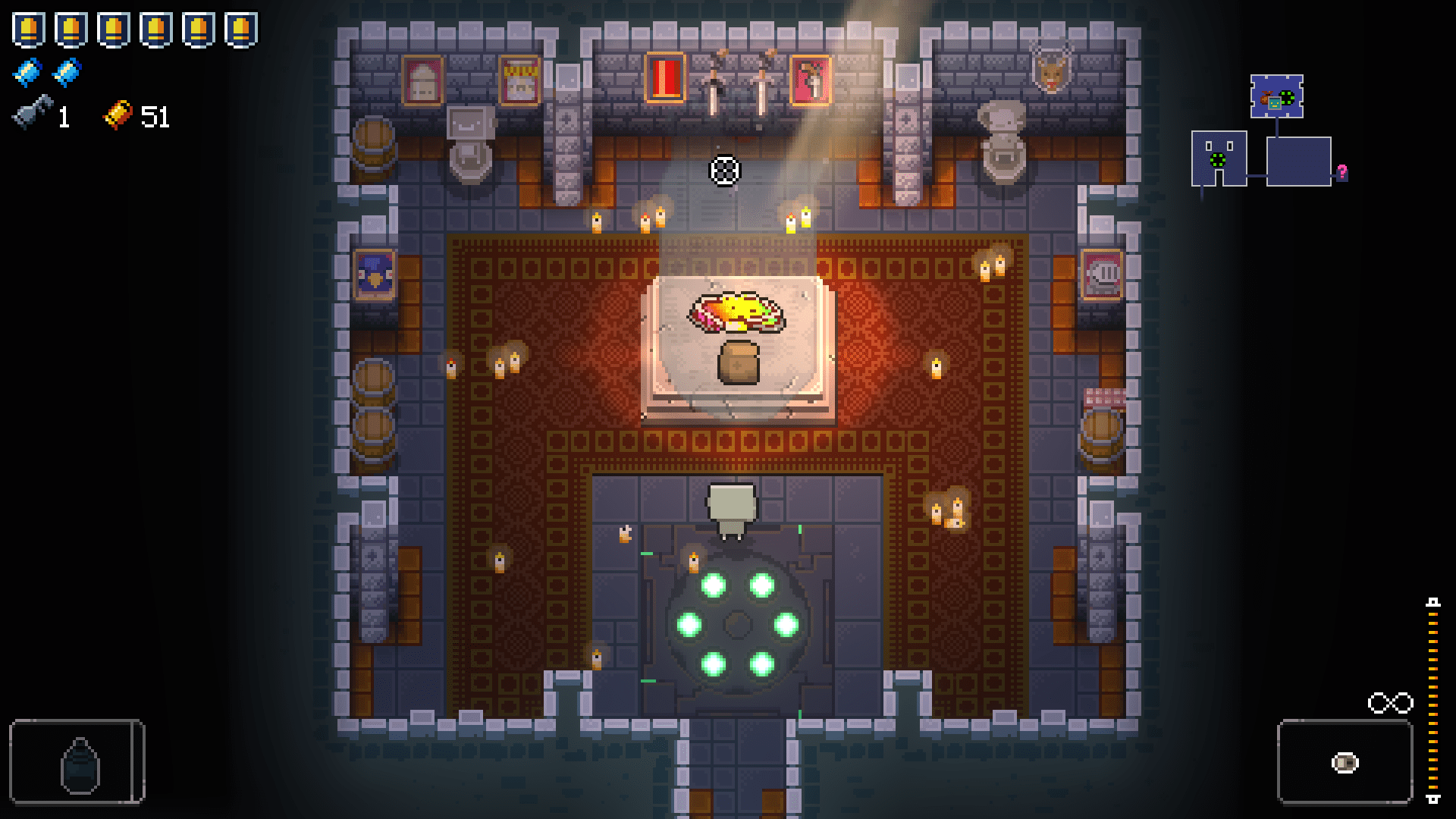Click the shell casing currency icon next to 51
The image size is (1456, 819).
[118, 114]
